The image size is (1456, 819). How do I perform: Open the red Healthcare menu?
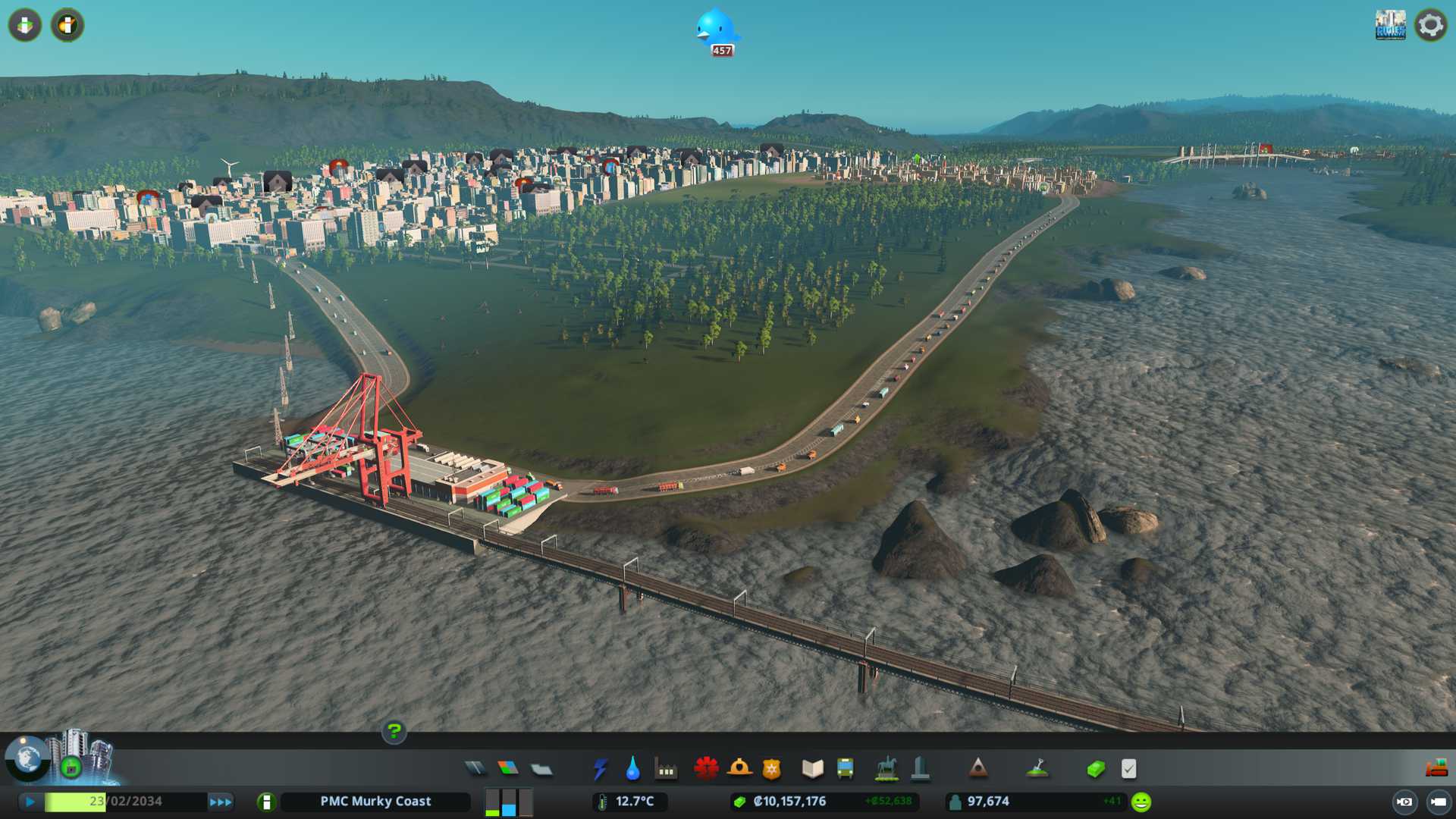pyautogui.click(x=706, y=769)
